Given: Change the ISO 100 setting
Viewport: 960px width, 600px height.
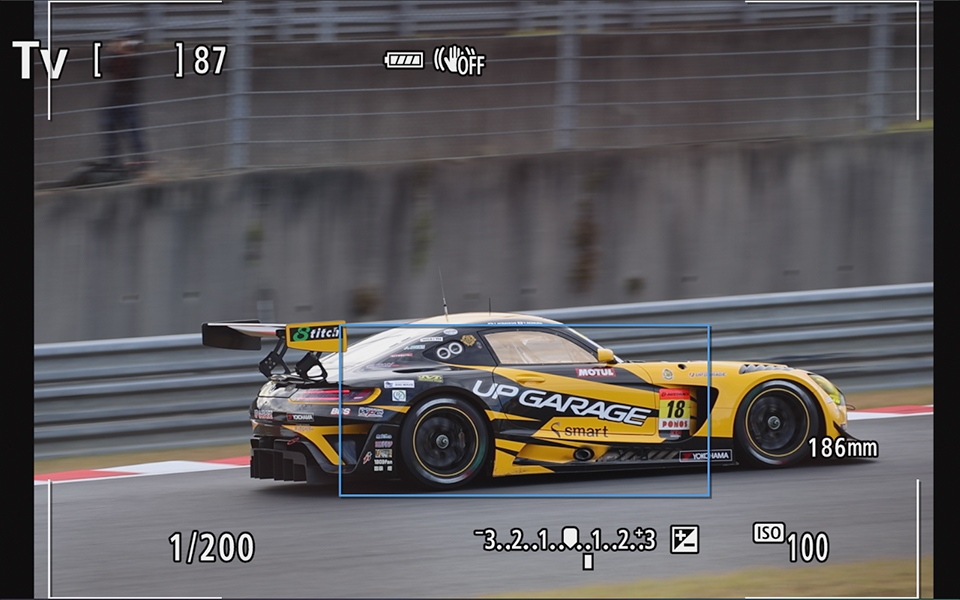Looking at the screenshot, I should pyautogui.click(x=791, y=542).
